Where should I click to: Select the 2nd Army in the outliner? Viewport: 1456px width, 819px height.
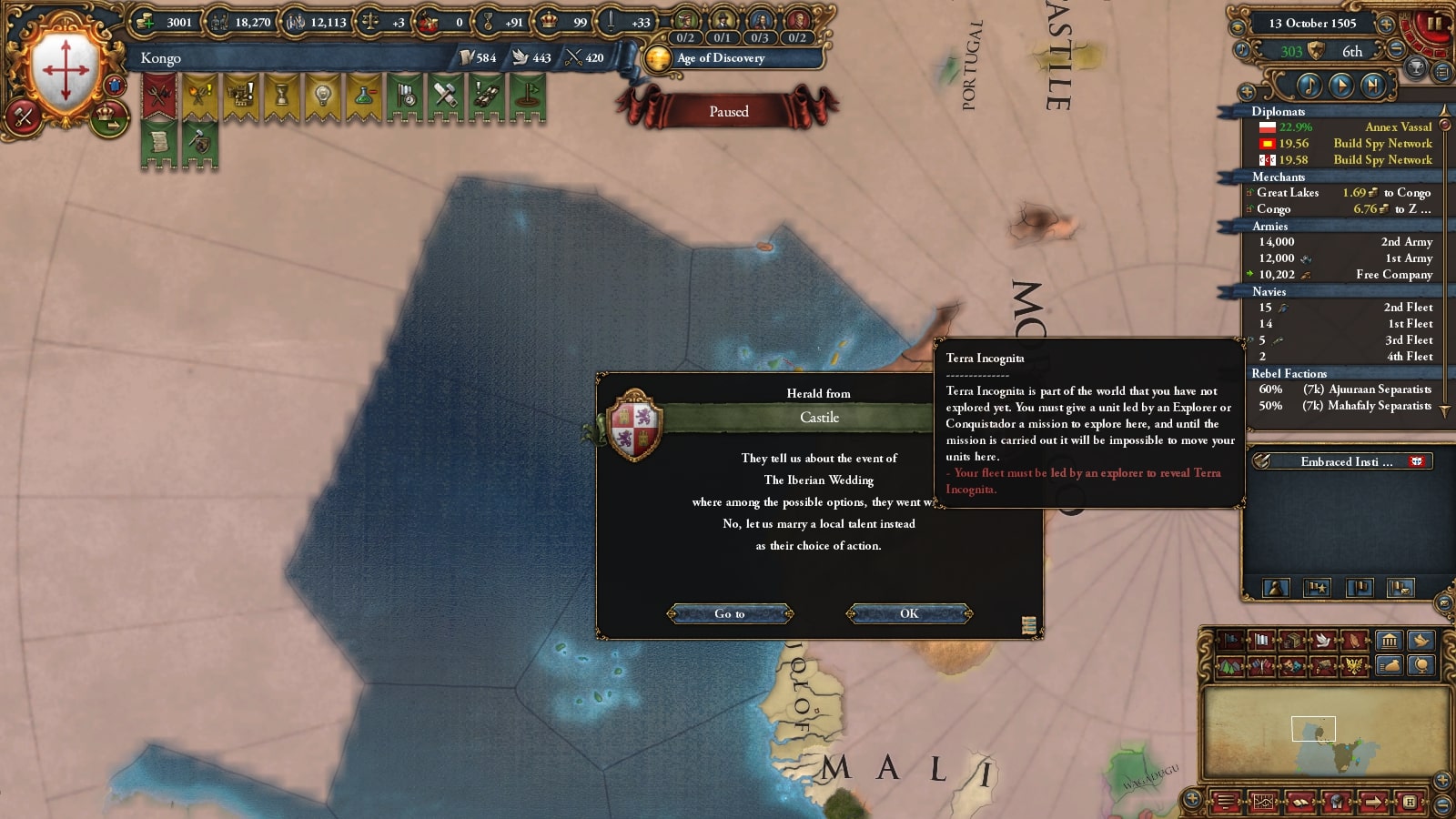pos(1345,242)
